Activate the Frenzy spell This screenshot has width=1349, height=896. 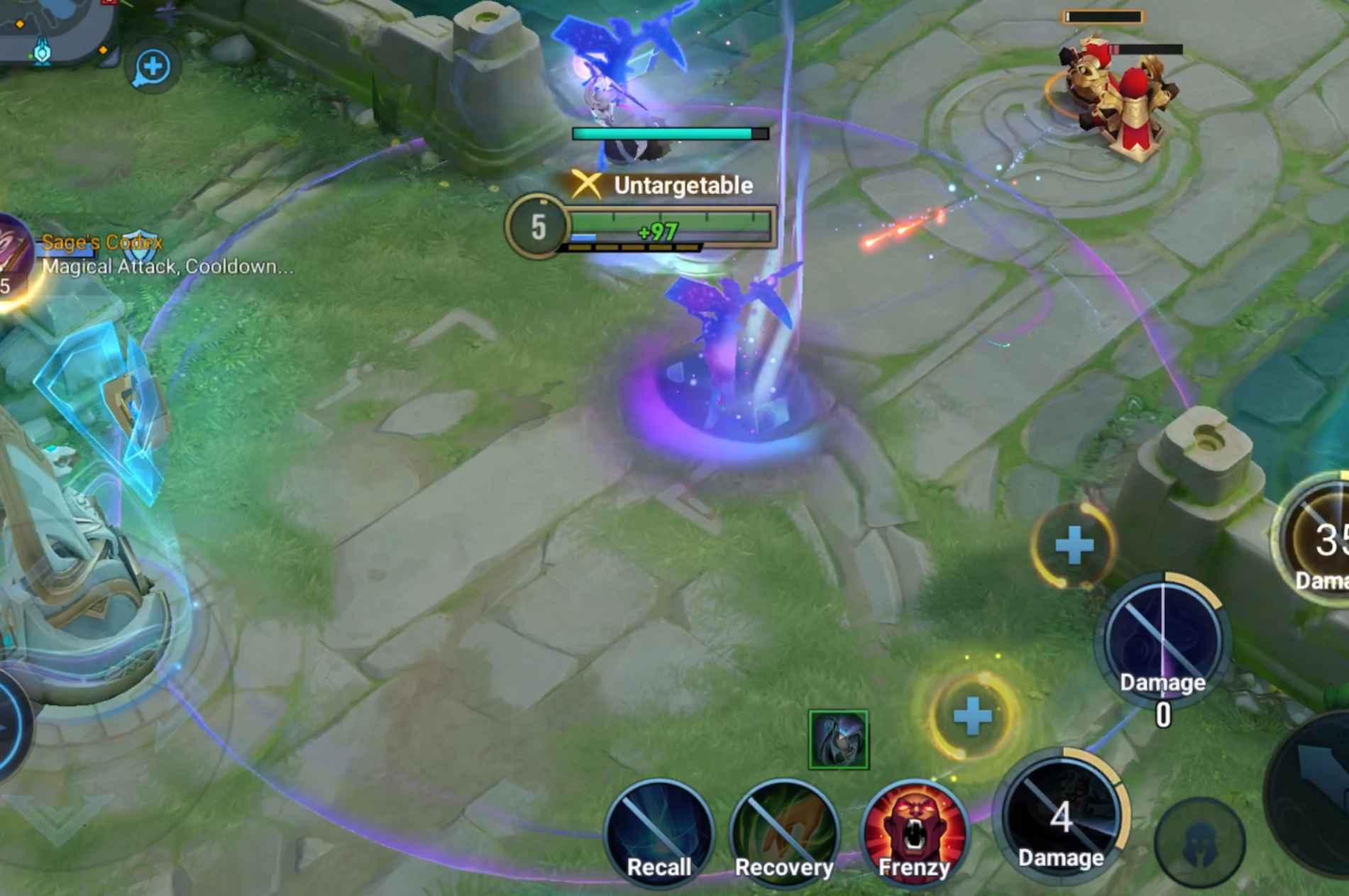[914, 832]
